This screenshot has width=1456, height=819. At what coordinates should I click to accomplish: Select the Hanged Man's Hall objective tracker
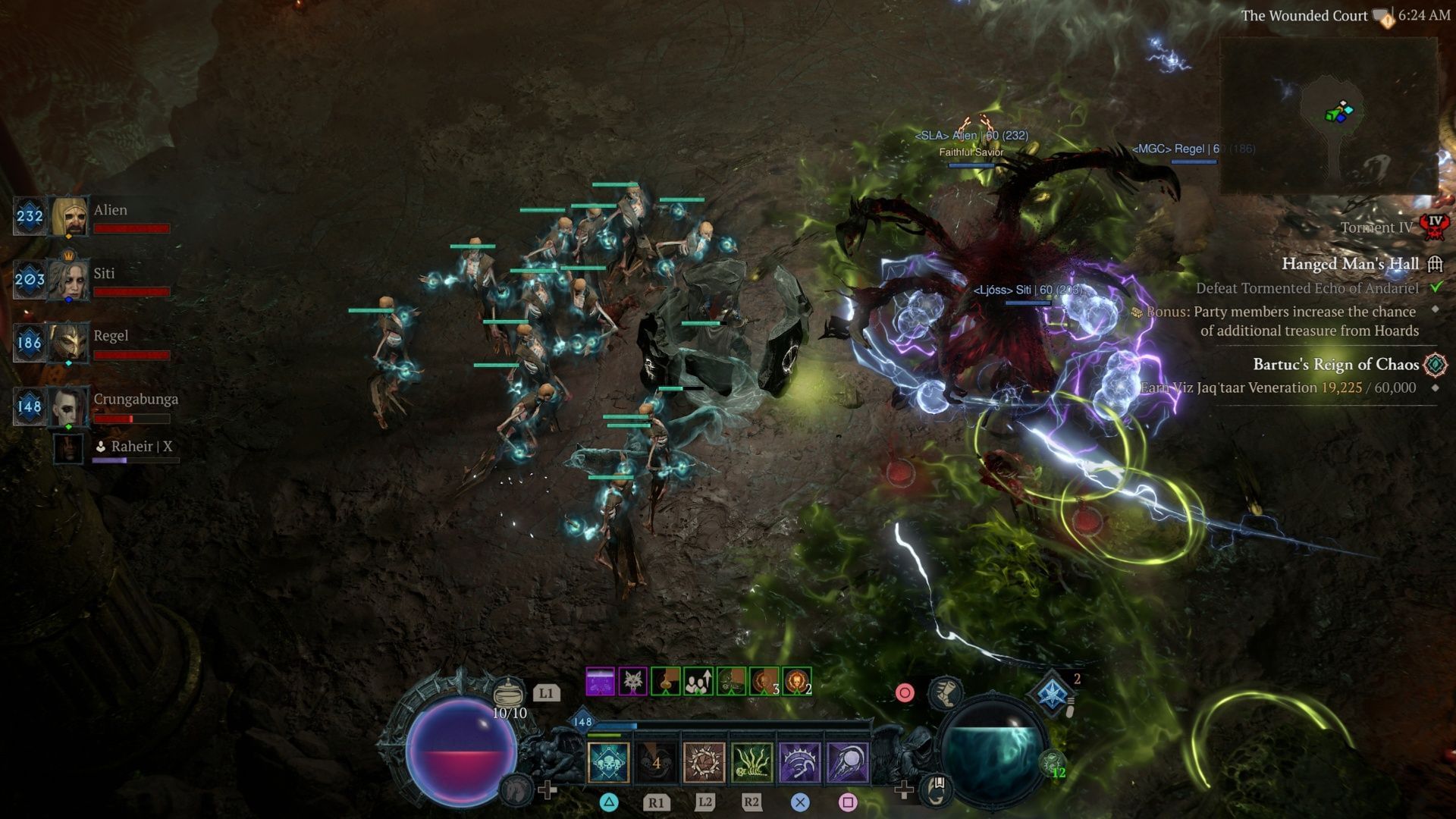pos(1350,264)
